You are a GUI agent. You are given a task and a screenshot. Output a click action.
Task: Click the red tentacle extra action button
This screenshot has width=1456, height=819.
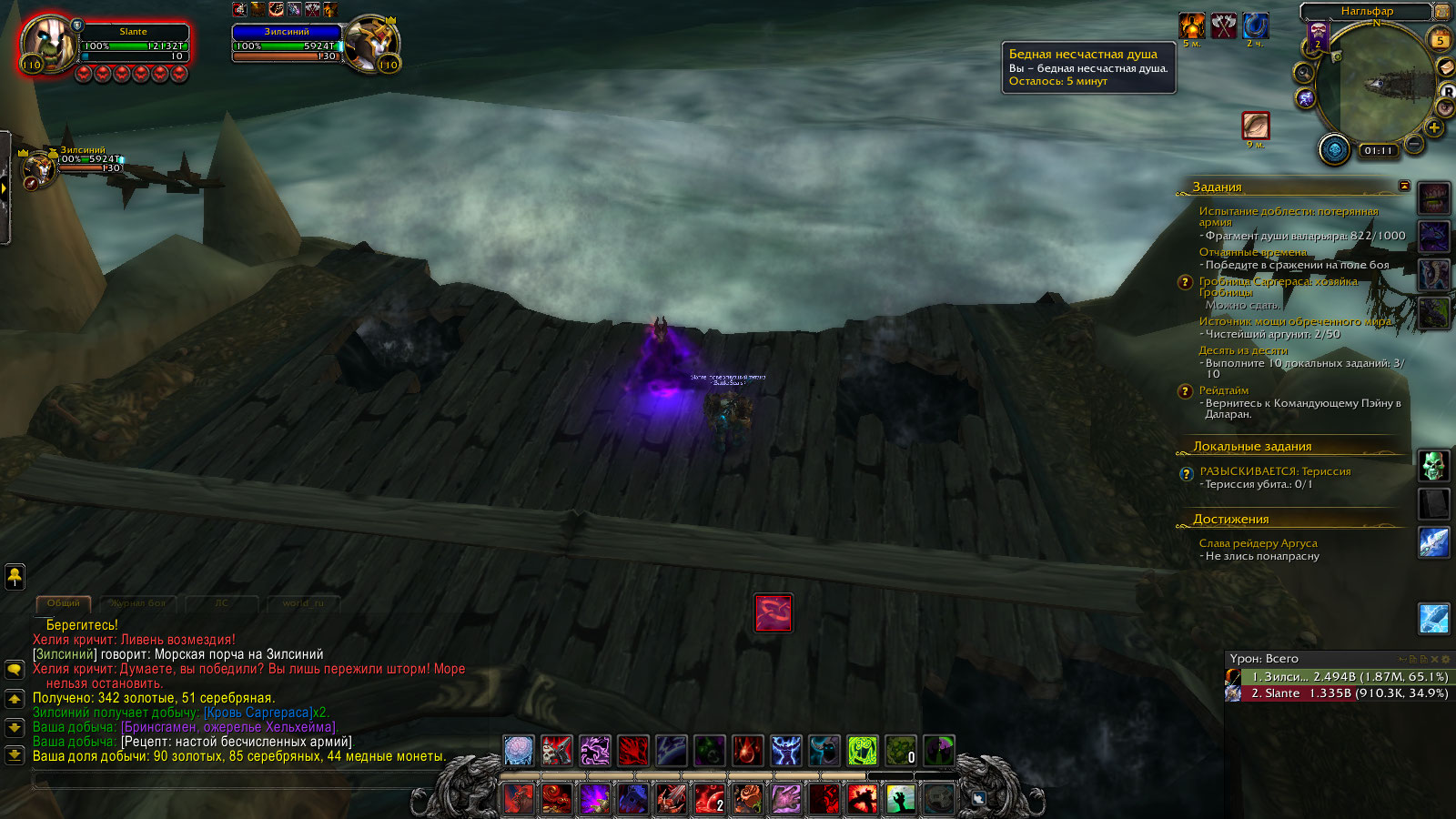pyautogui.click(x=773, y=613)
